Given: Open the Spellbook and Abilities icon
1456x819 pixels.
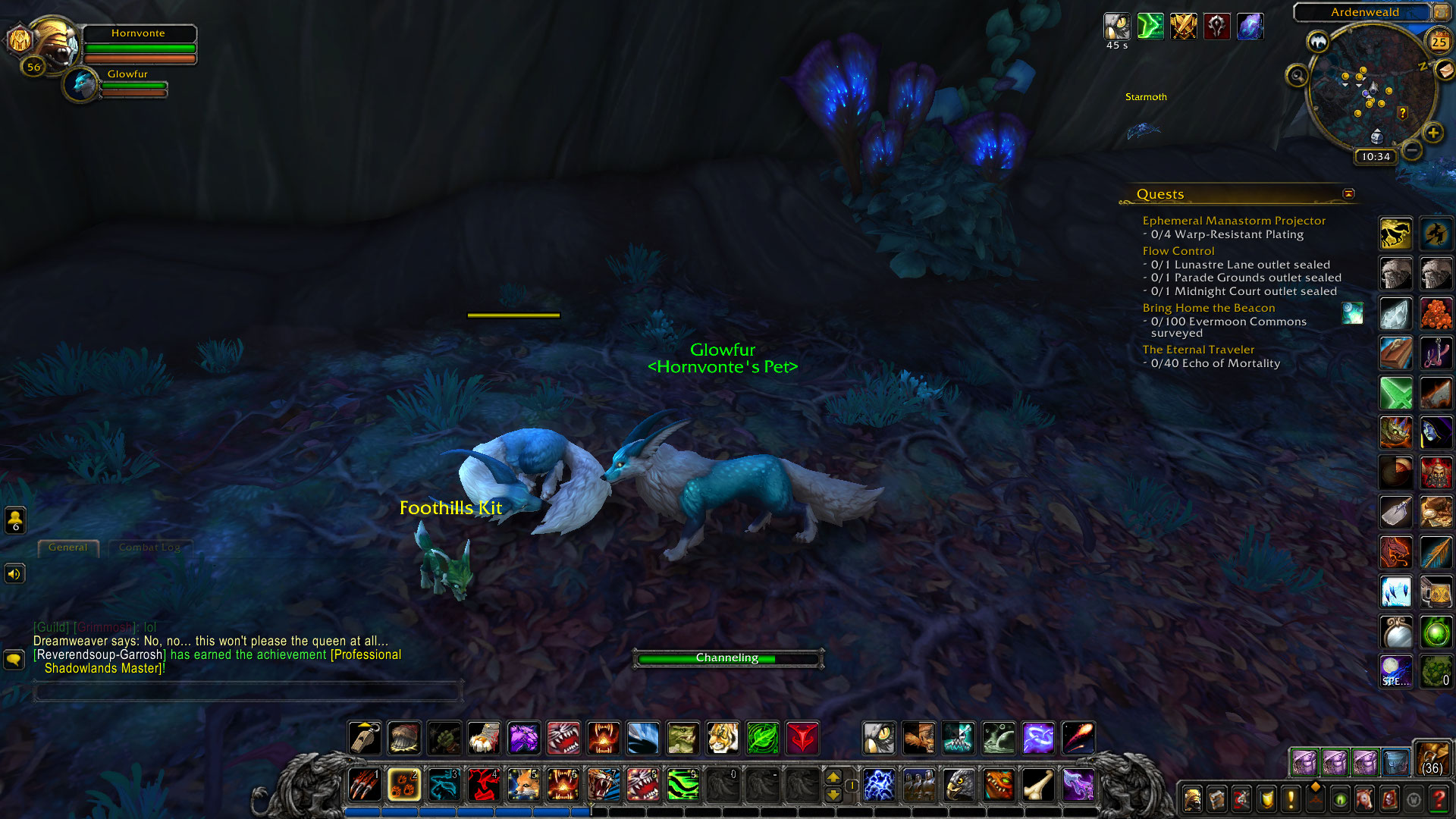Looking at the screenshot, I should (1216, 799).
